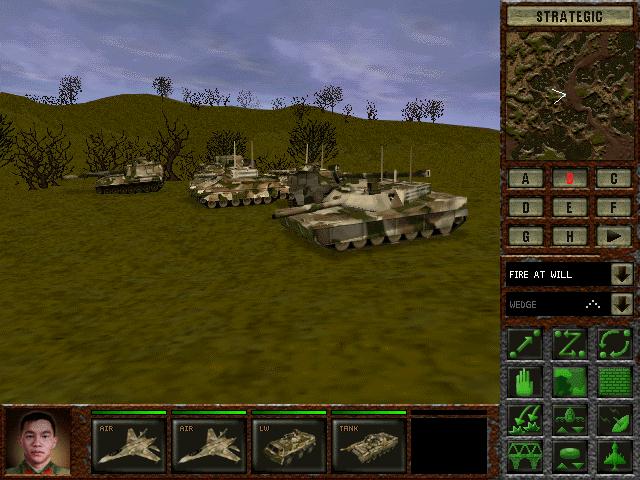This screenshot has height=480, width=640.
Task: Open the Fire At Will dropdown
Action: click(621, 274)
